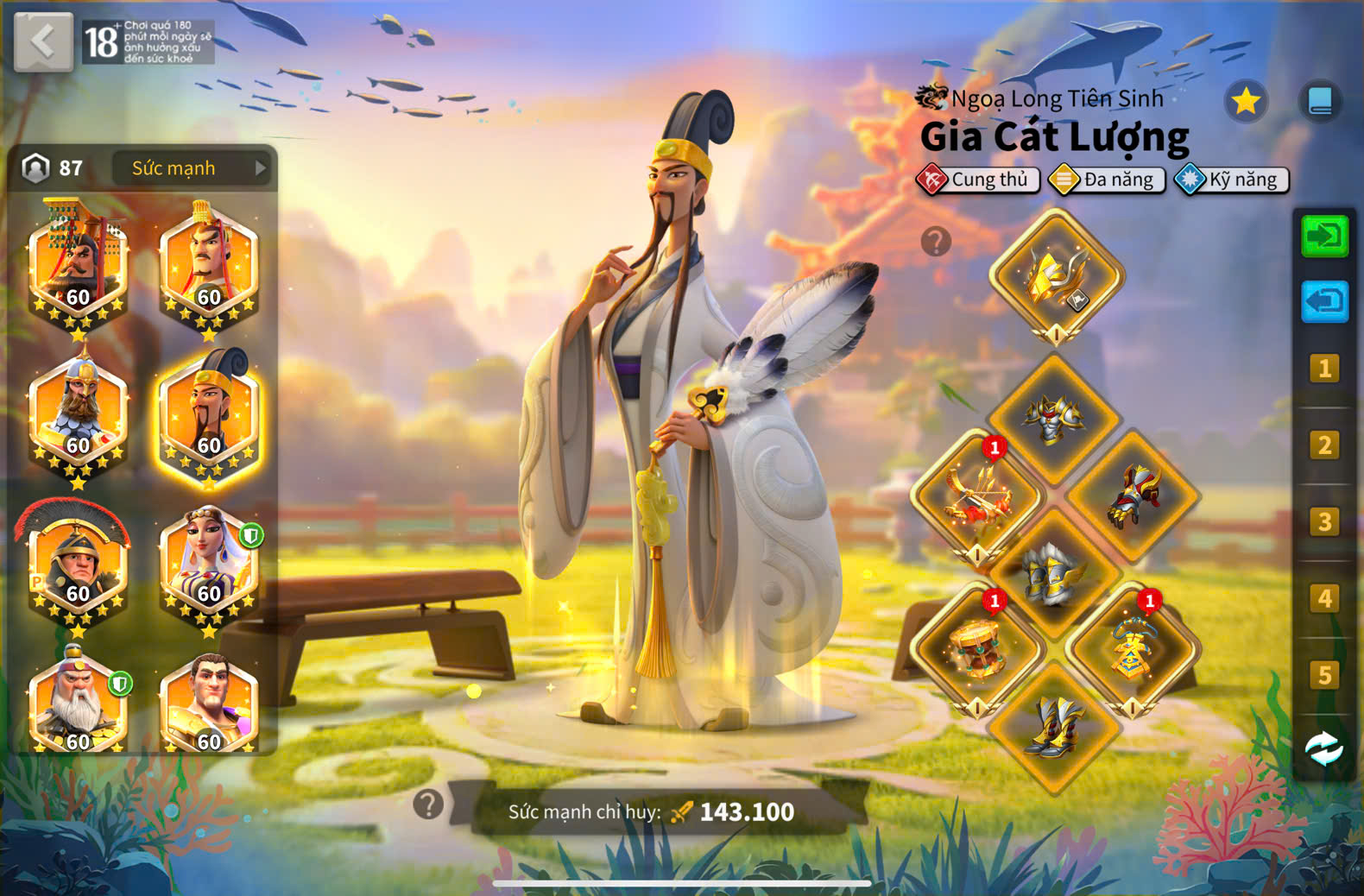Open the blue book info button
Image resolution: width=1364 pixels, height=896 pixels.
(x=1320, y=102)
